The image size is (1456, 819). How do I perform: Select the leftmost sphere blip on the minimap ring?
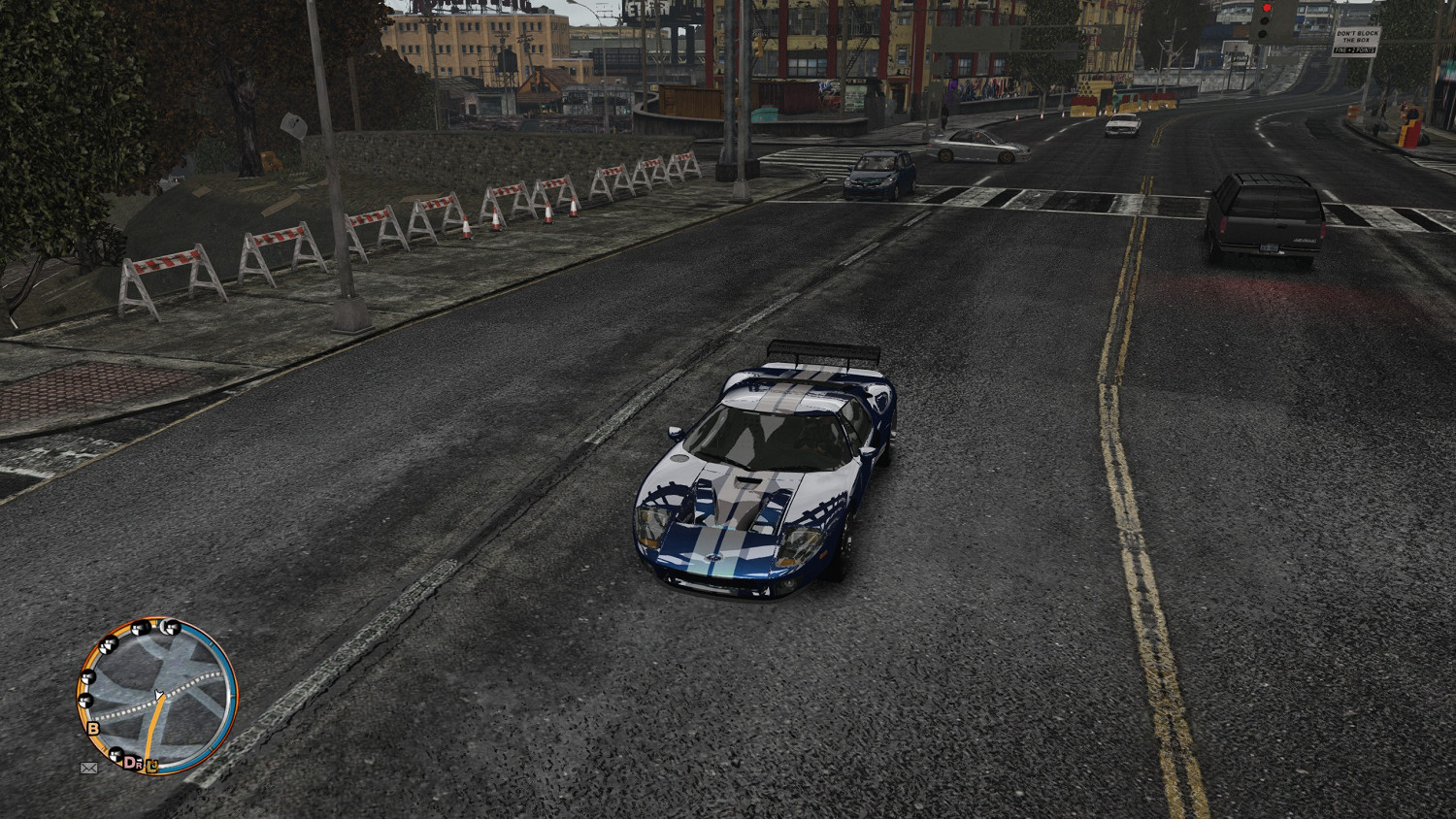click(x=85, y=700)
